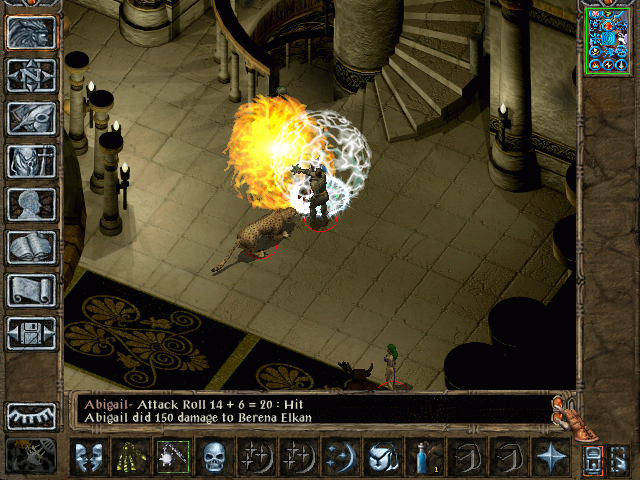Activate the two masks talk action
Image resolution: width=640 pixels, height=480 pixels.
click(88, 457)
